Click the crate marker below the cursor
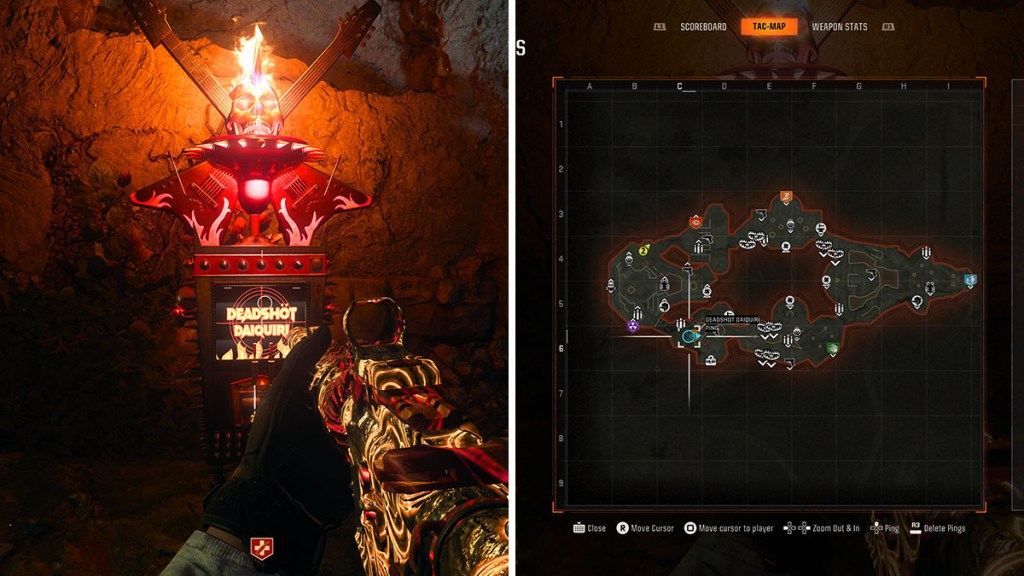This screenshot has height=576, width=1024. tap(709, 361)
